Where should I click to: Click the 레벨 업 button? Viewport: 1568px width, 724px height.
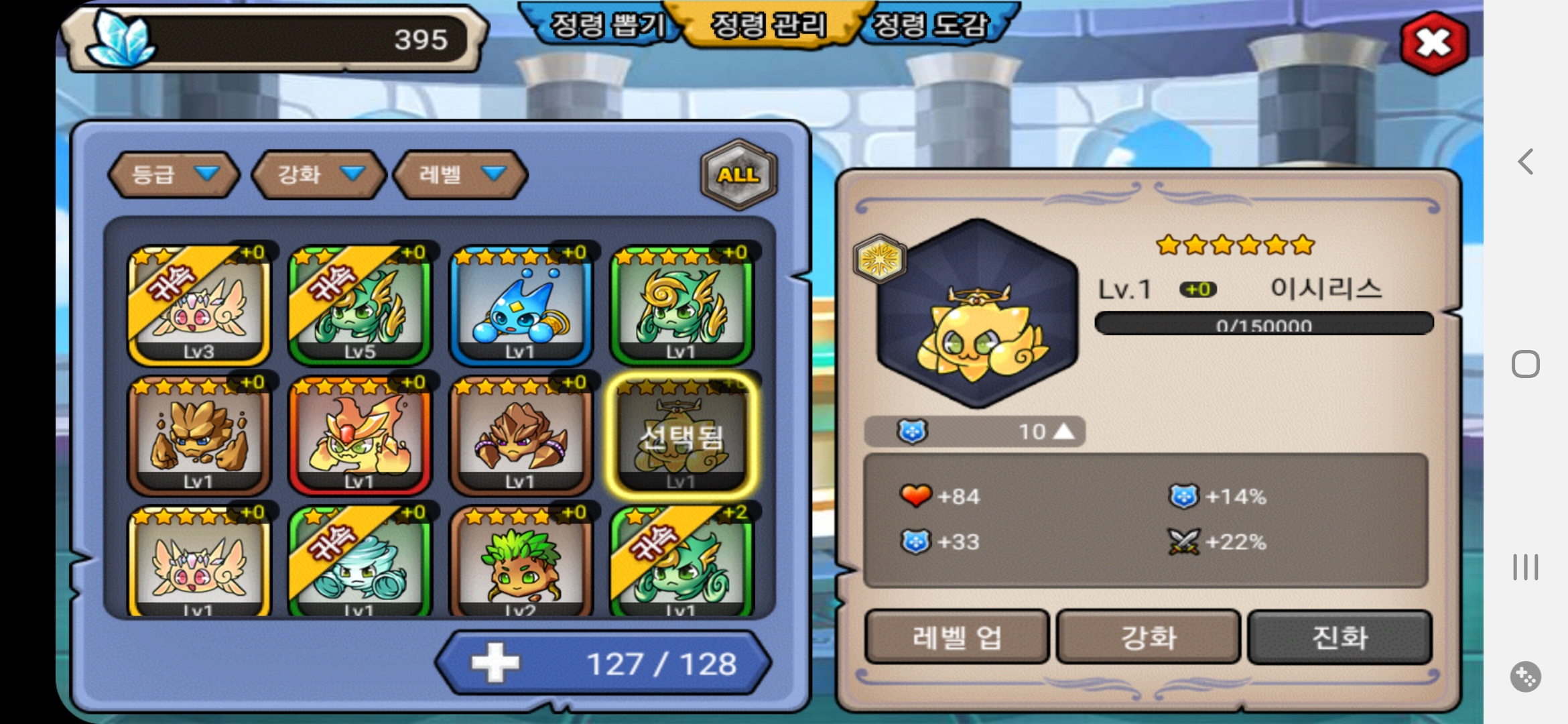[957, 637]
